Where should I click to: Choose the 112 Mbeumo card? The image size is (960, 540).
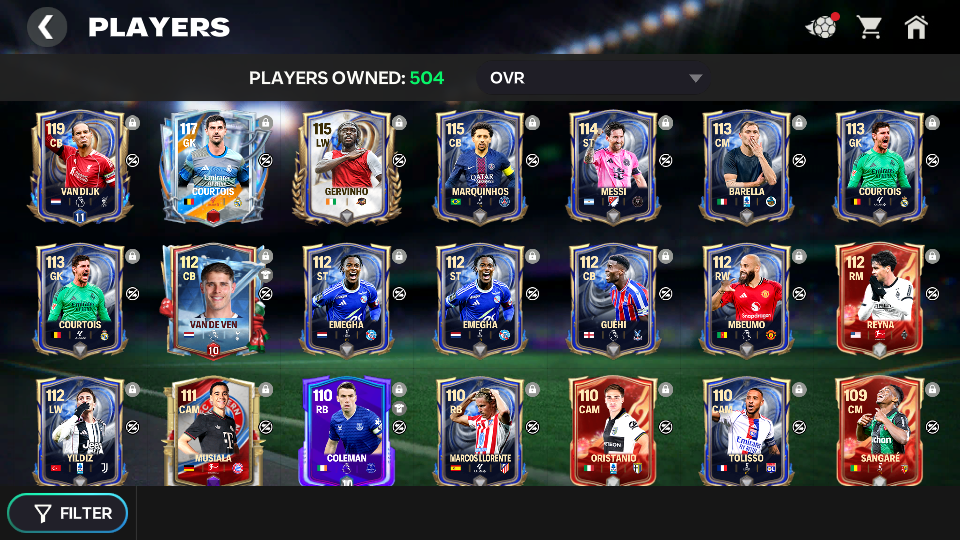(745, 299)
